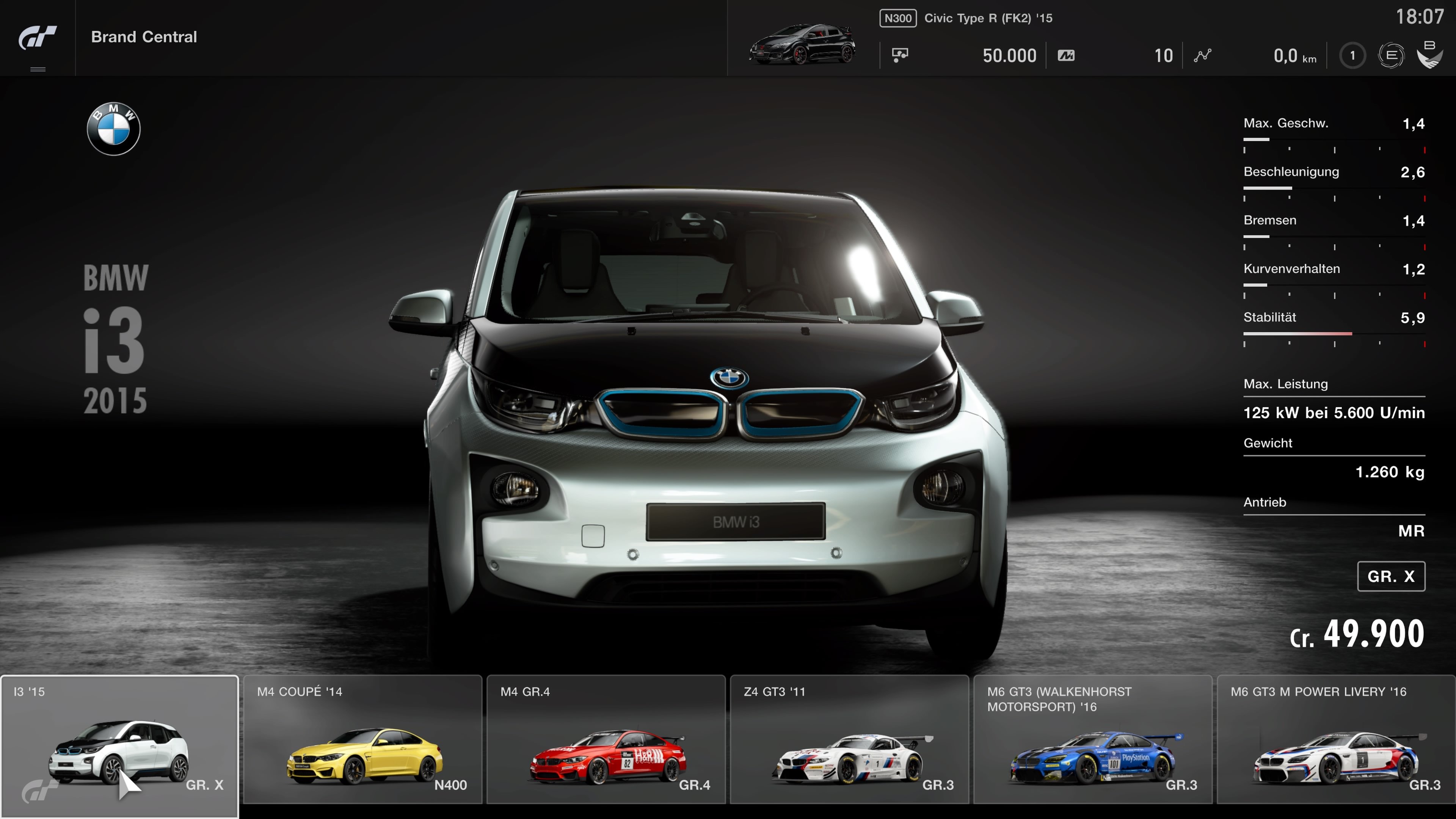Open the achievements progress graph icon
Image resolution: width=1456 pixels, height=819 pixels.
coord(1203,55)
